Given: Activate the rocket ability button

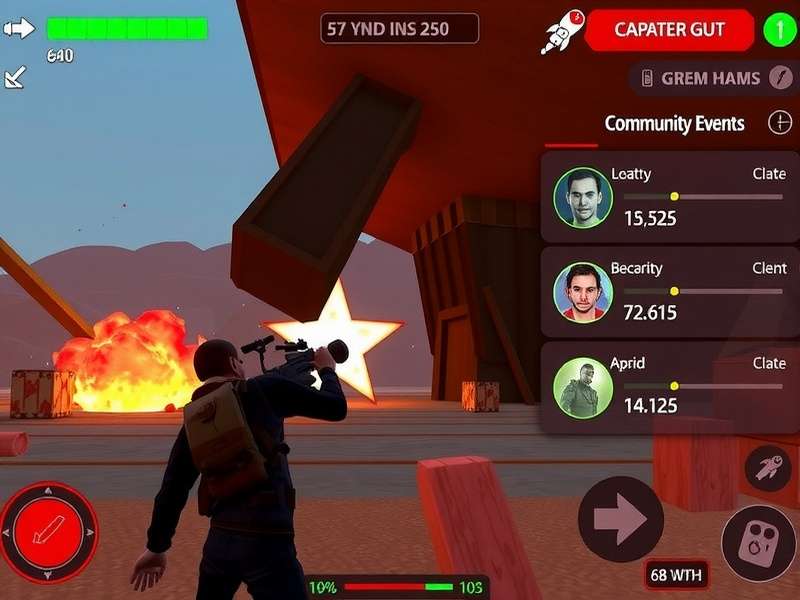Looking at the screenshot, I should coord(767,468).
